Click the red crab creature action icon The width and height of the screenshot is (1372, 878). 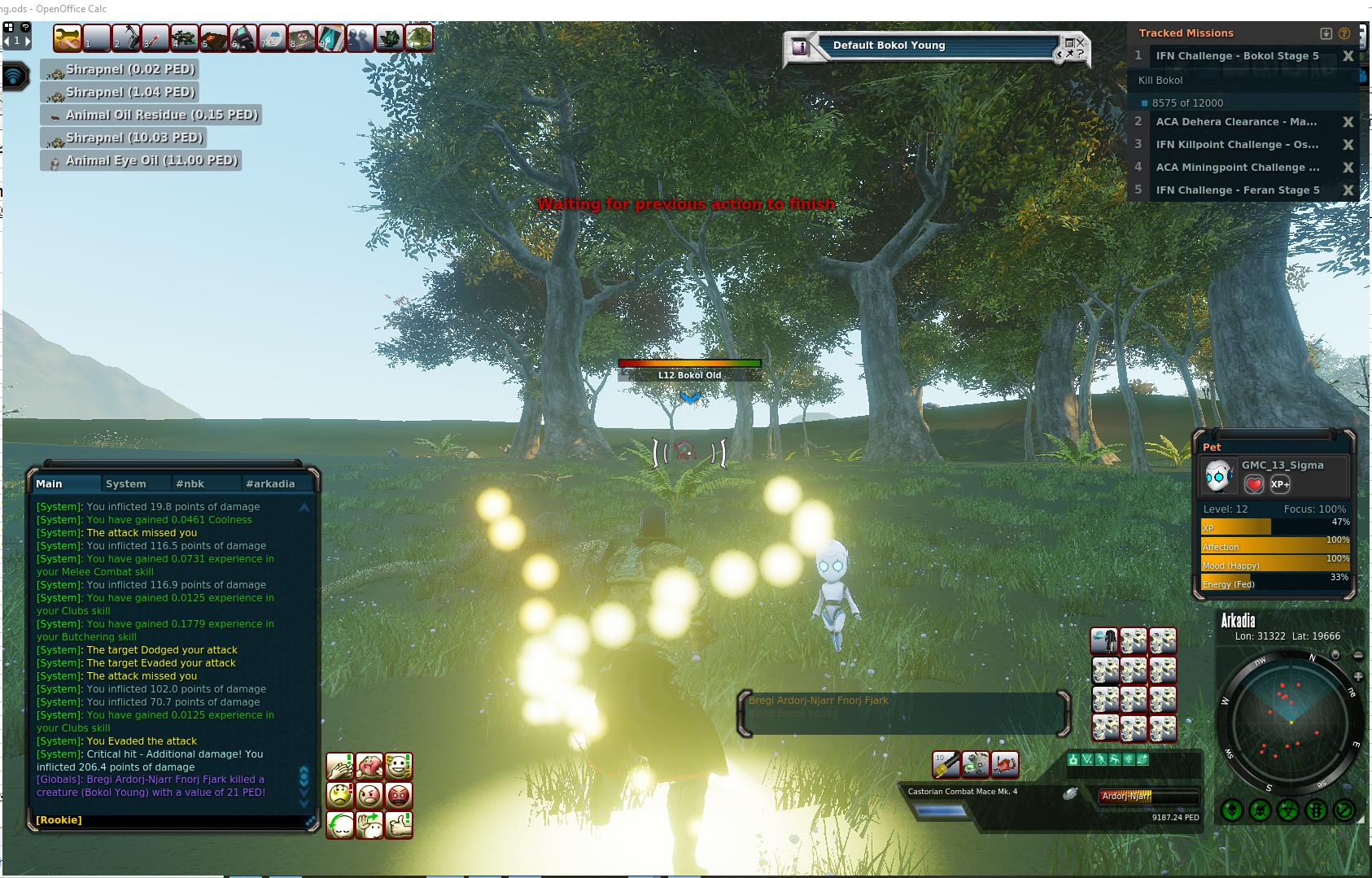[x=1004, y=764]
